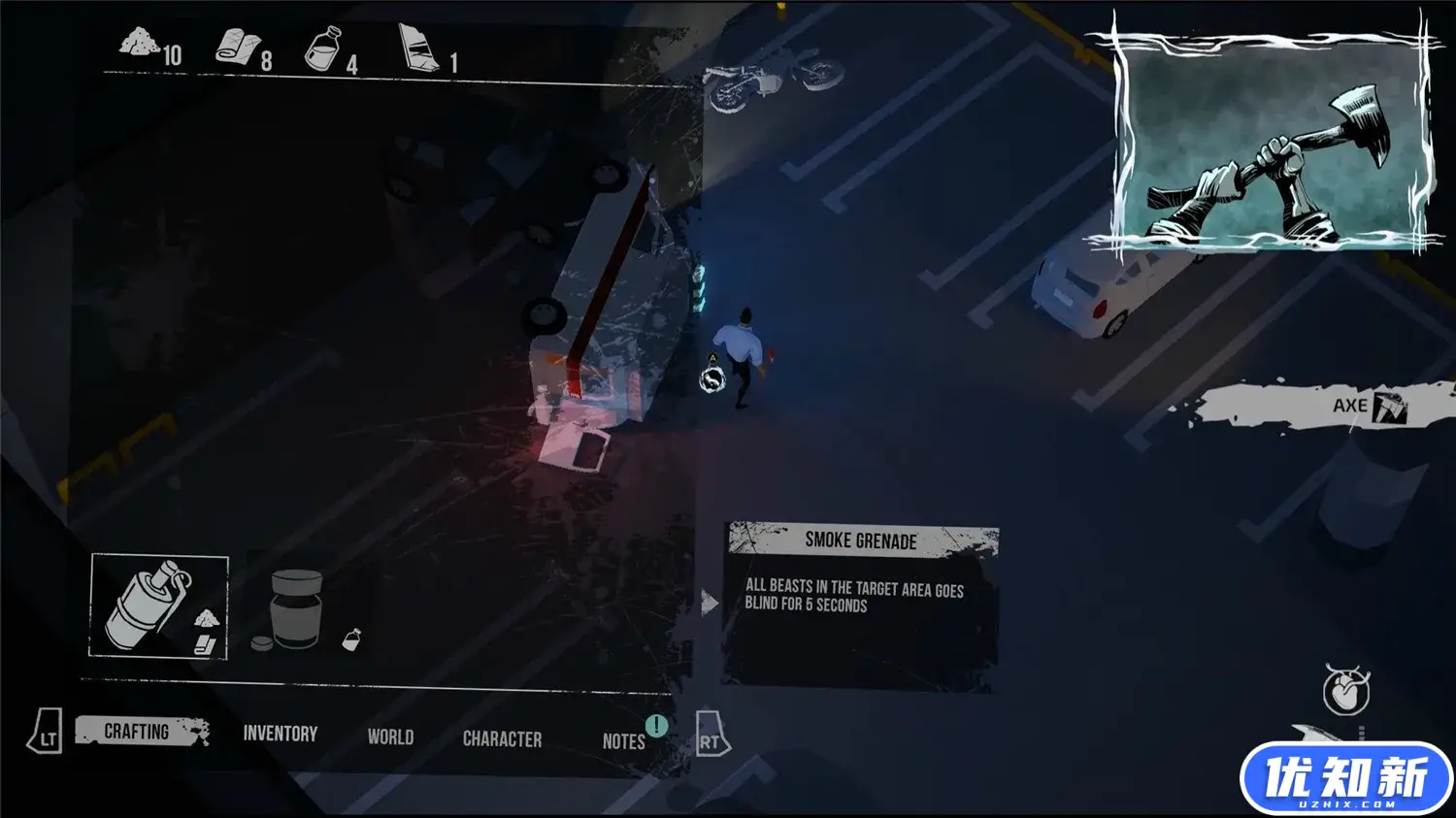Image resolution: width=1456 pixels, height=818 pixels.
Task: Show the Character tab
Action: pyautogui.click(x=502, y=739)
